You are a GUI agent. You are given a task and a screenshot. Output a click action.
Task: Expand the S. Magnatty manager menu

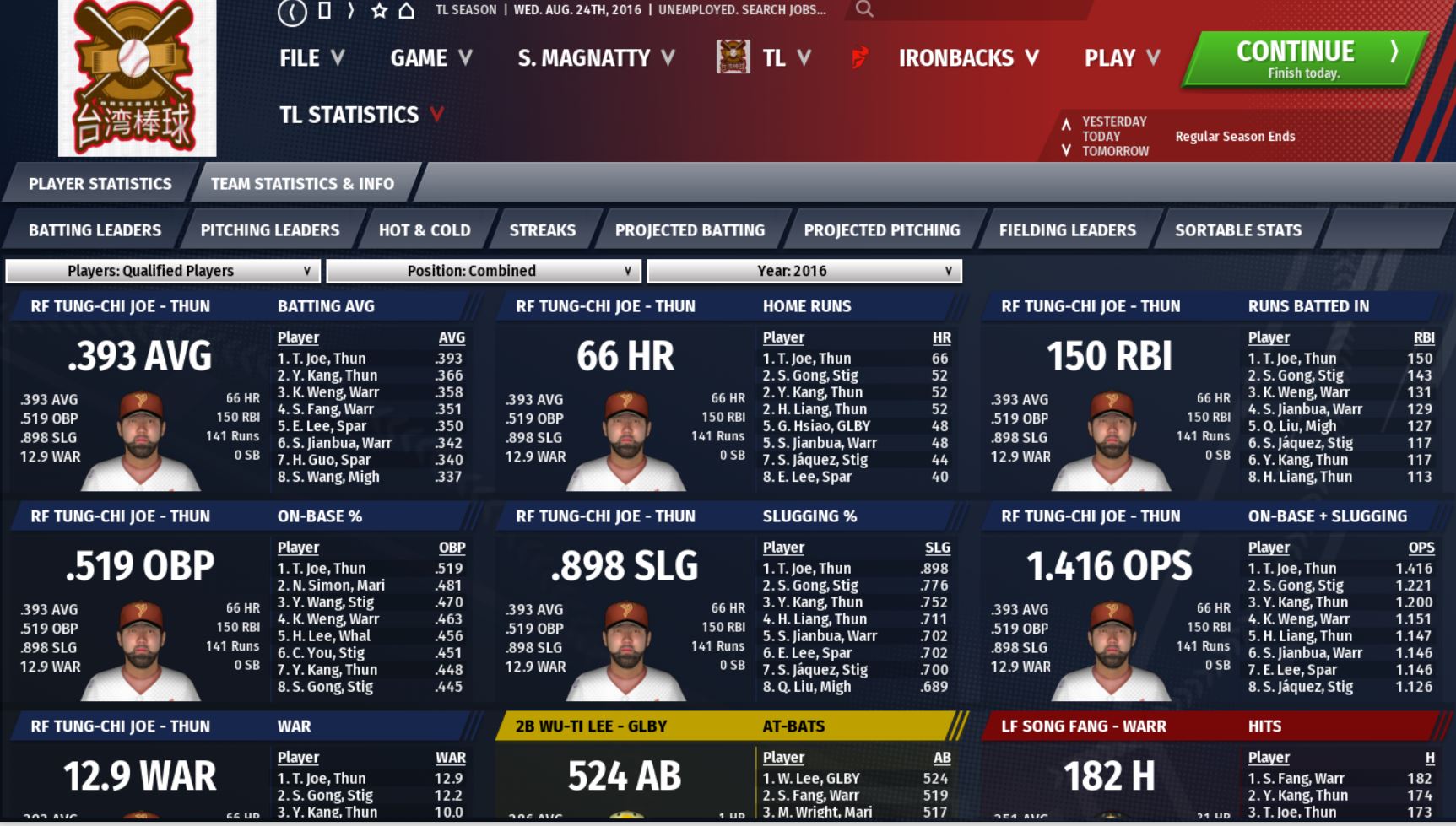click(596, 58)
